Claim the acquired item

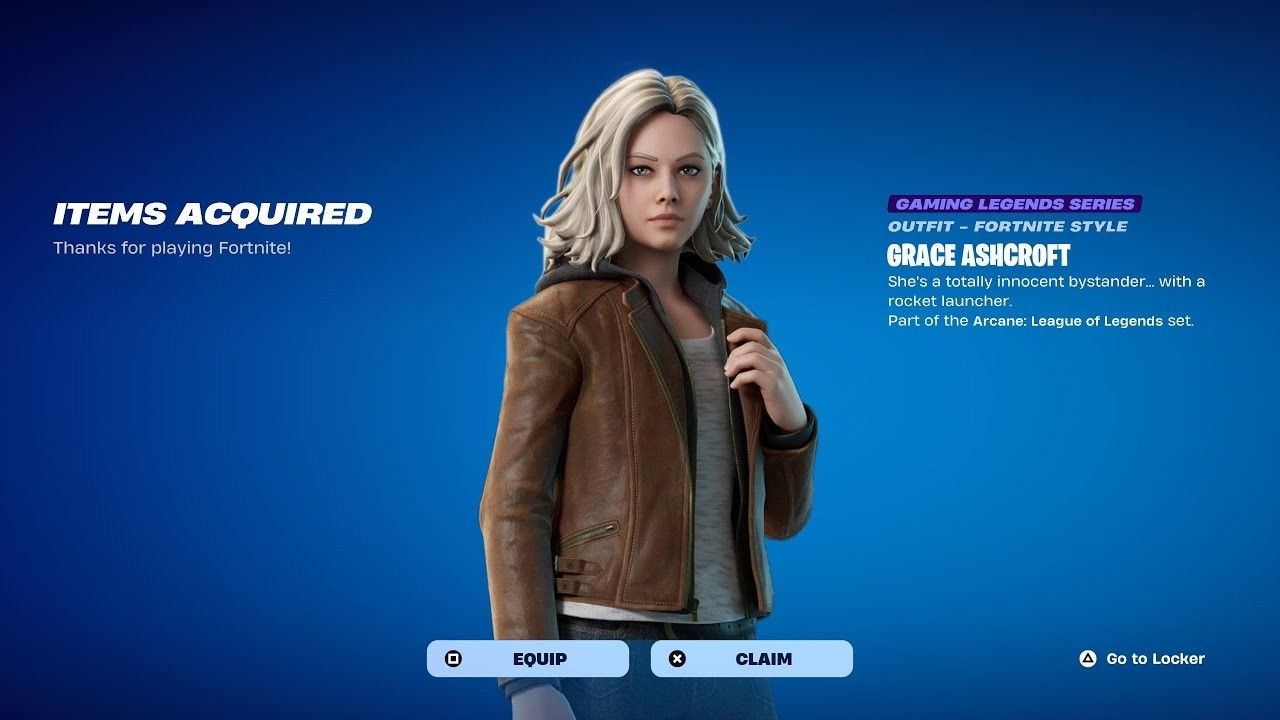(752, 659)
